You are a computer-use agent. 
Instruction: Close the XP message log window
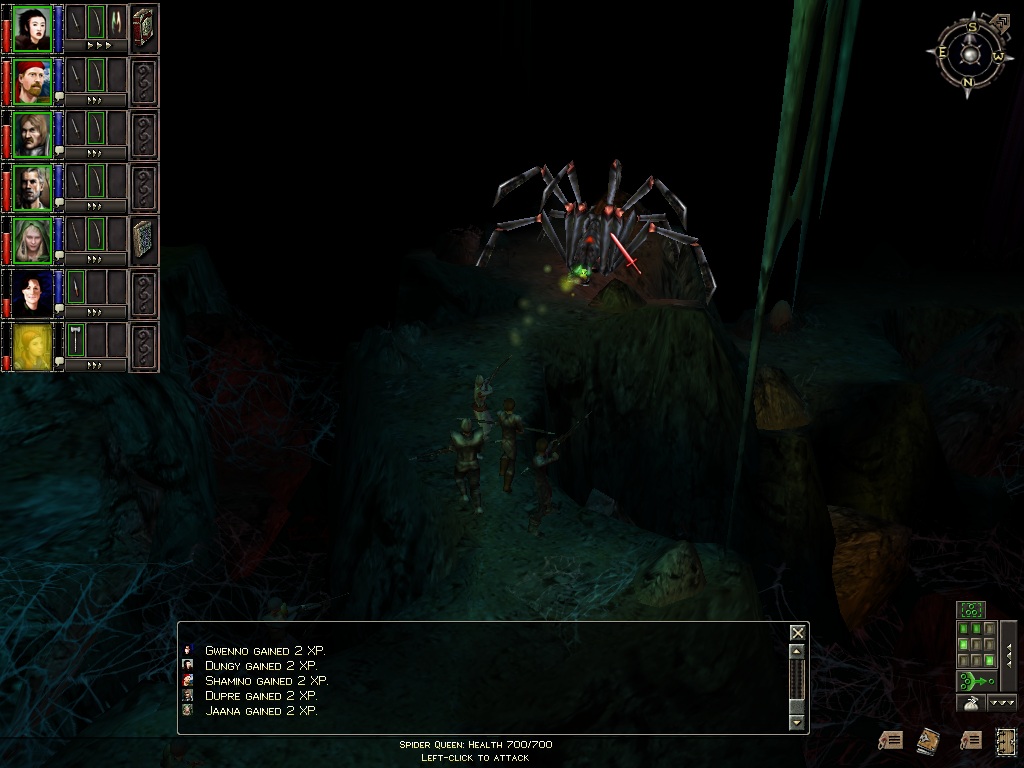pyautogui.click(x=797, y=632)
